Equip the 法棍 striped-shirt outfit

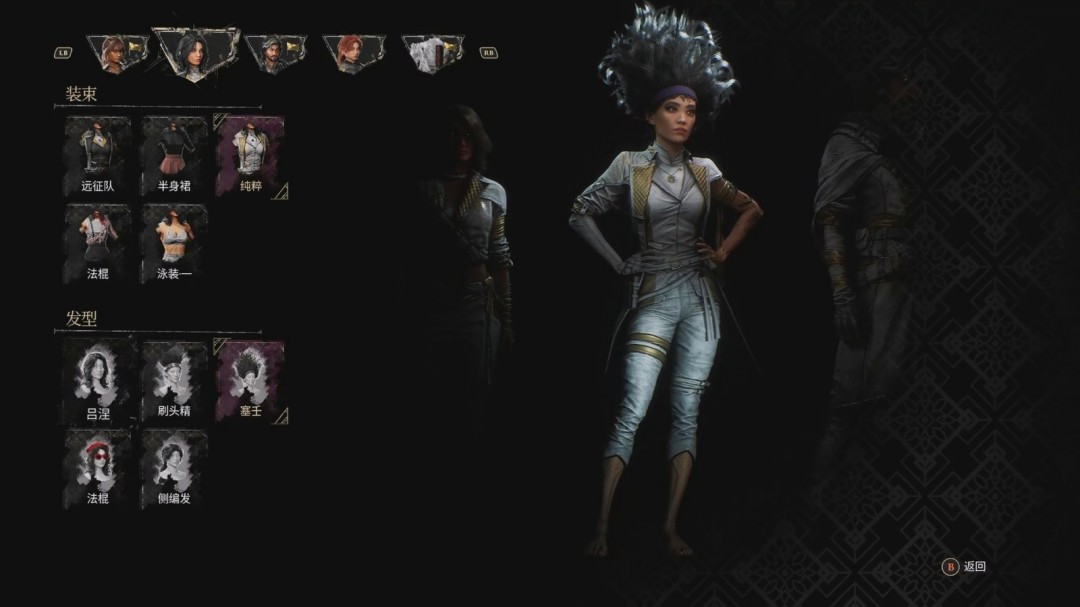98,243
